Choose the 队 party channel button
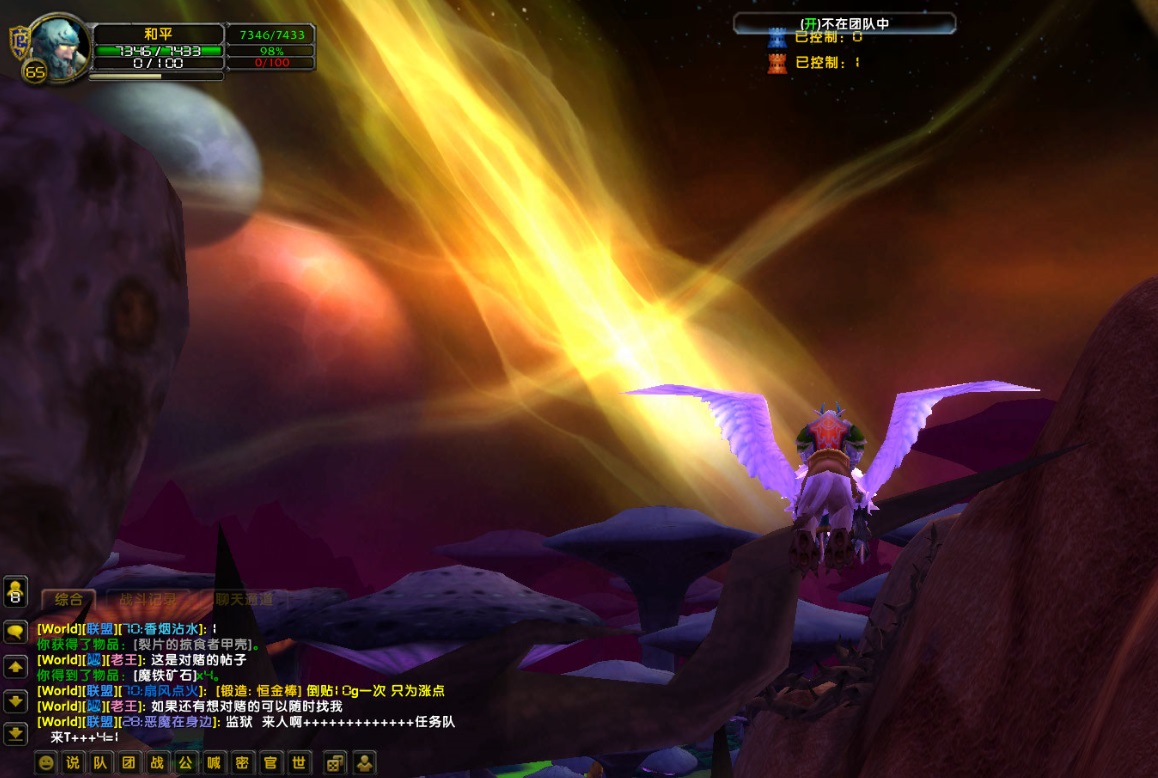1158x778 pixels. 101,762
